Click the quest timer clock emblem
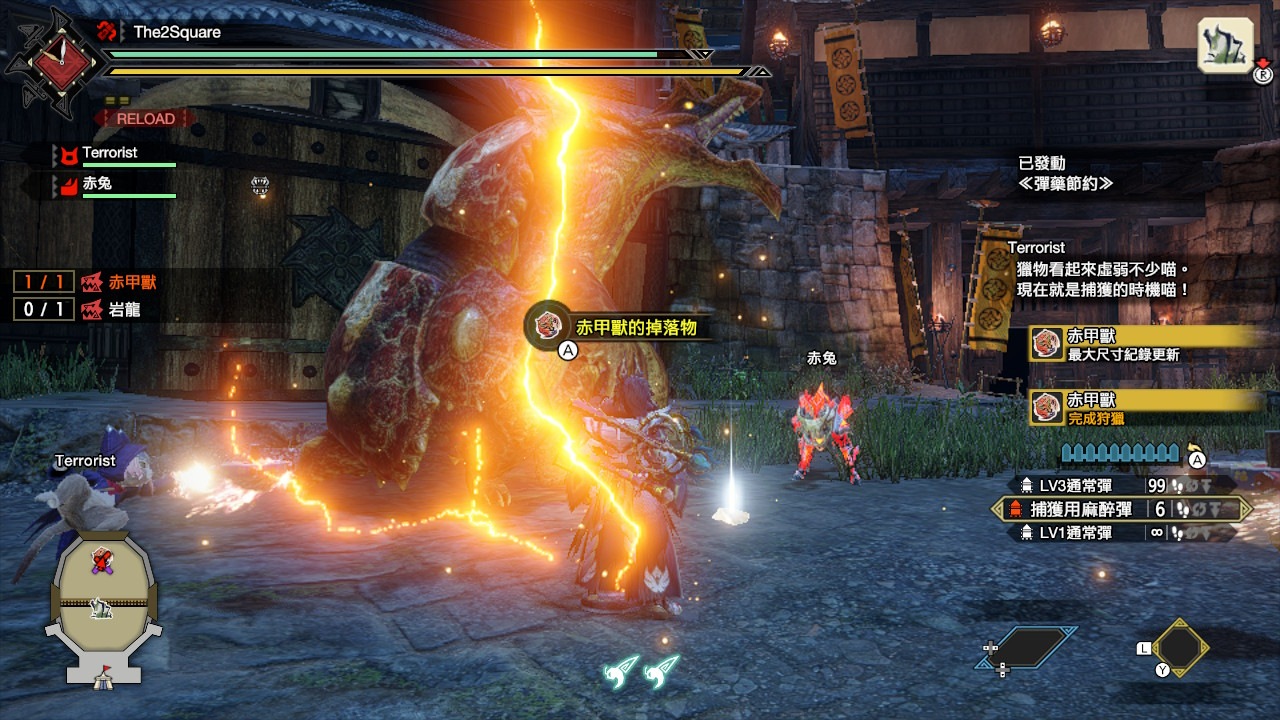1280x720 pixels. point(52,61)
